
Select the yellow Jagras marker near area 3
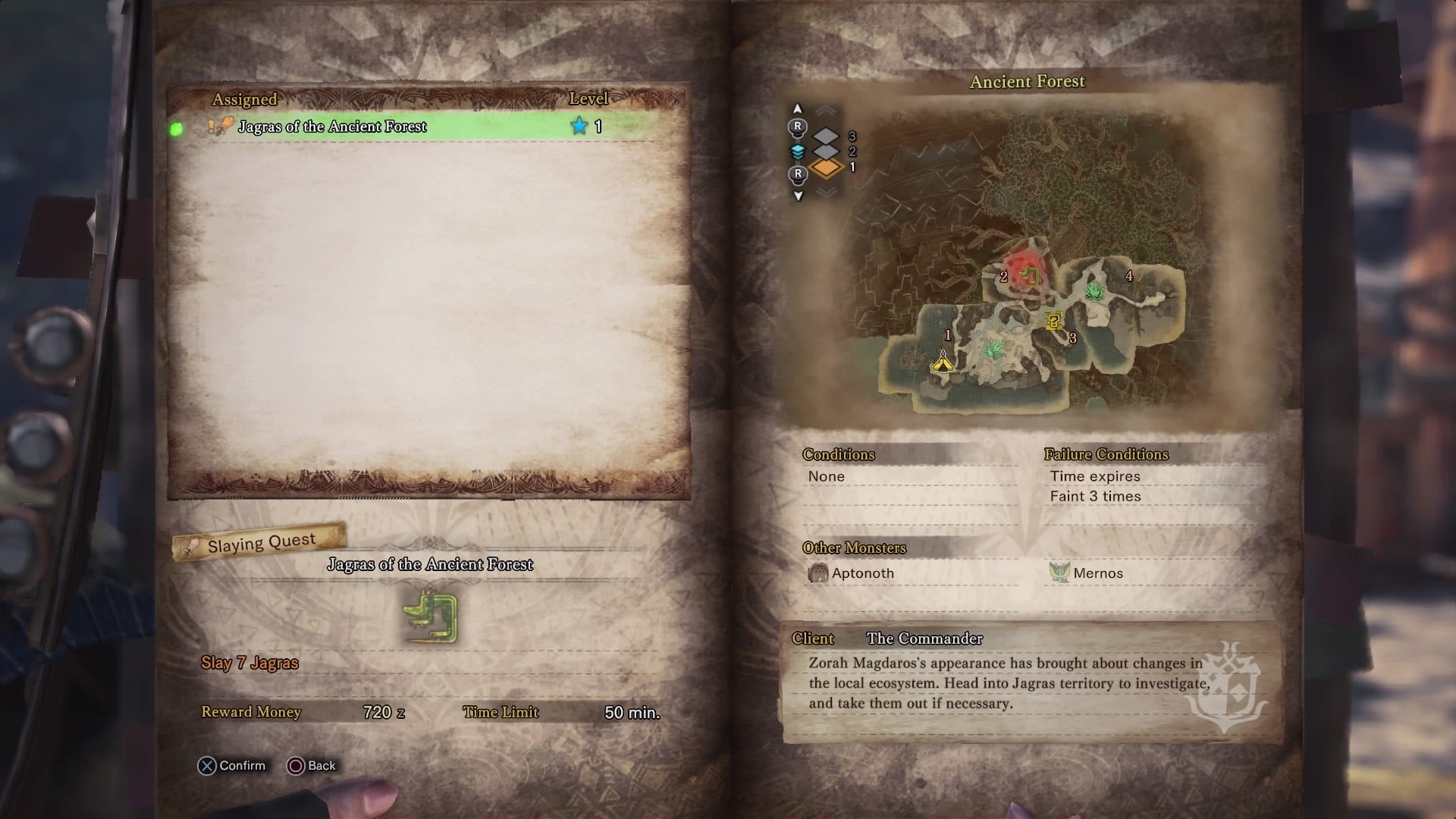click(x=1053, y=322)
